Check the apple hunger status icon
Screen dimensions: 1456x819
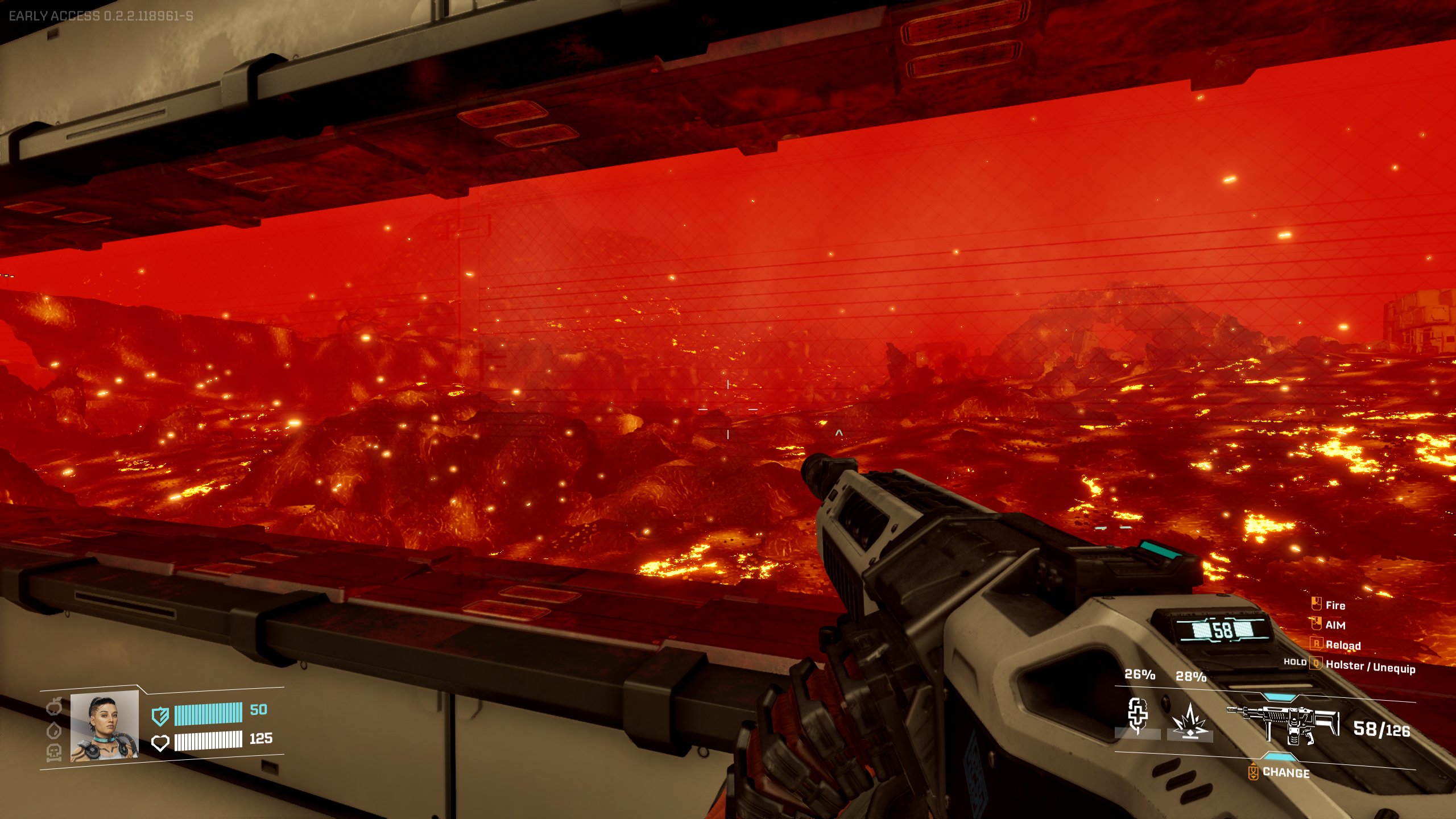click(x=54, y=707)
